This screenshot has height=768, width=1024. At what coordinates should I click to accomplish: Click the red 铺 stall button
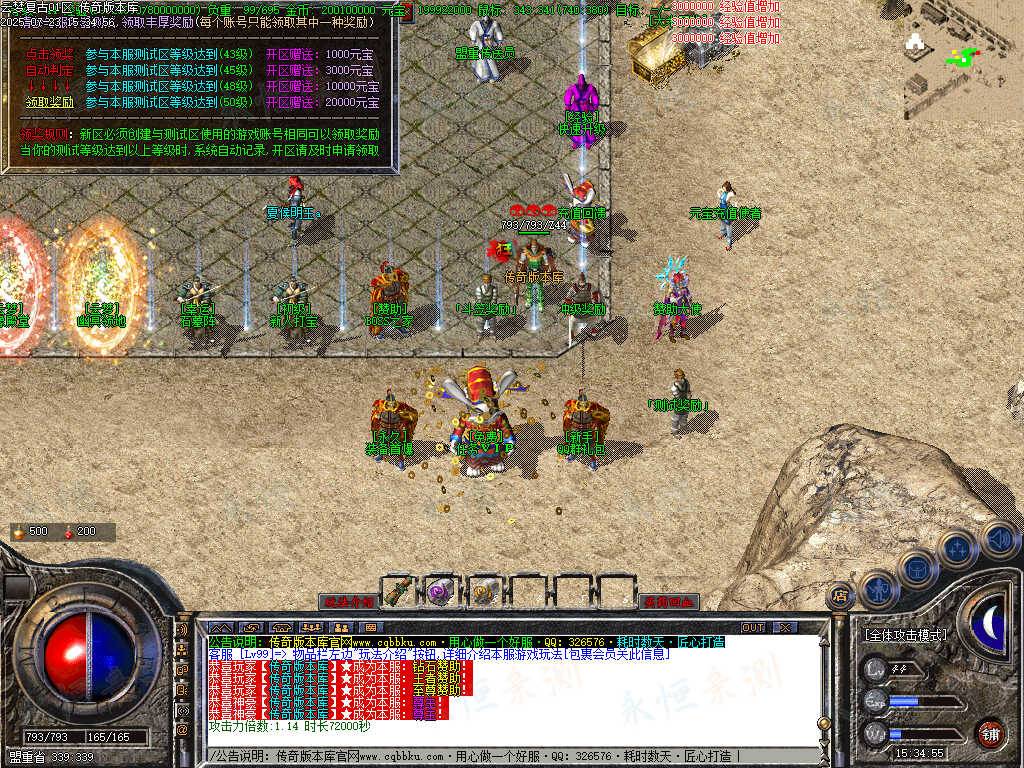pyautogui.click(x=991, y=733)
